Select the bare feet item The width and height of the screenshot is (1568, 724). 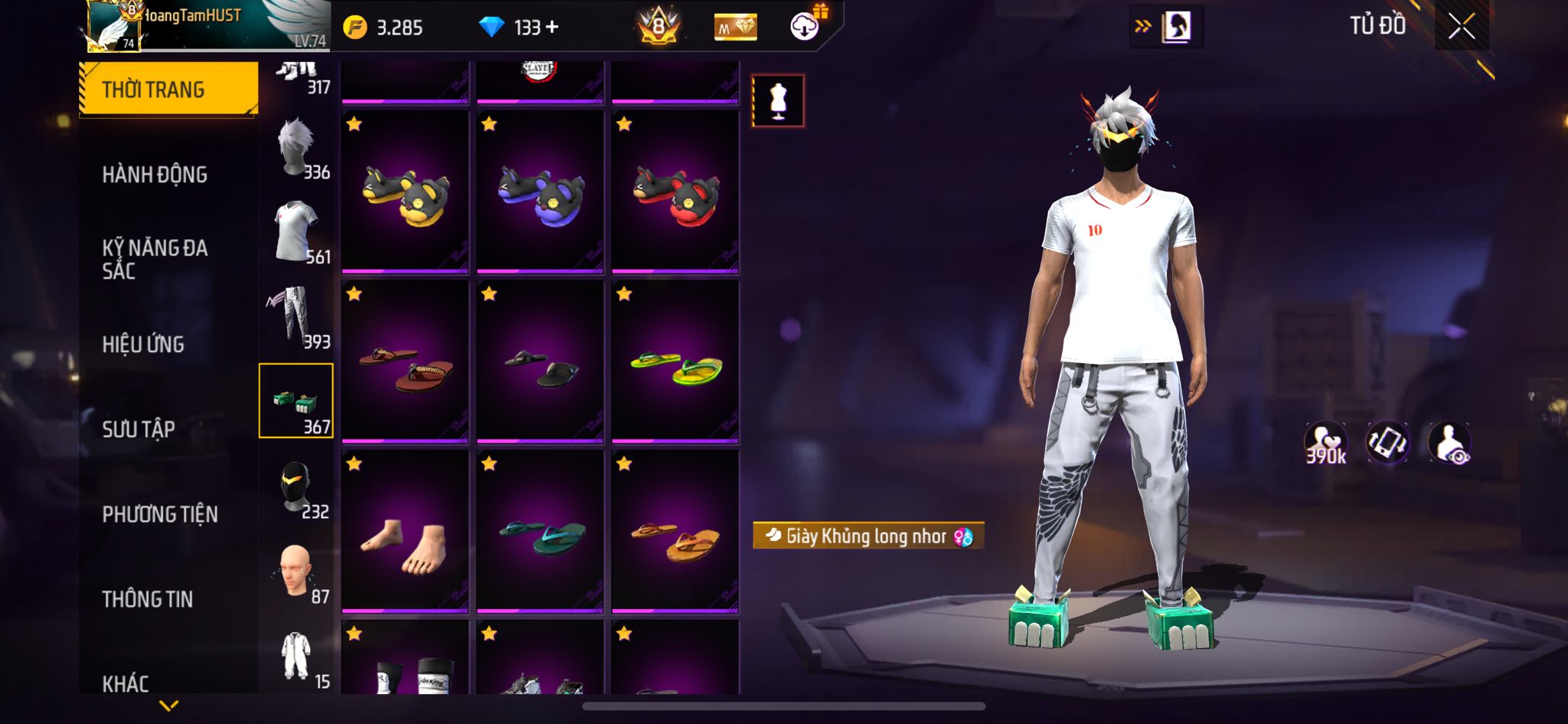click(405, 532)
